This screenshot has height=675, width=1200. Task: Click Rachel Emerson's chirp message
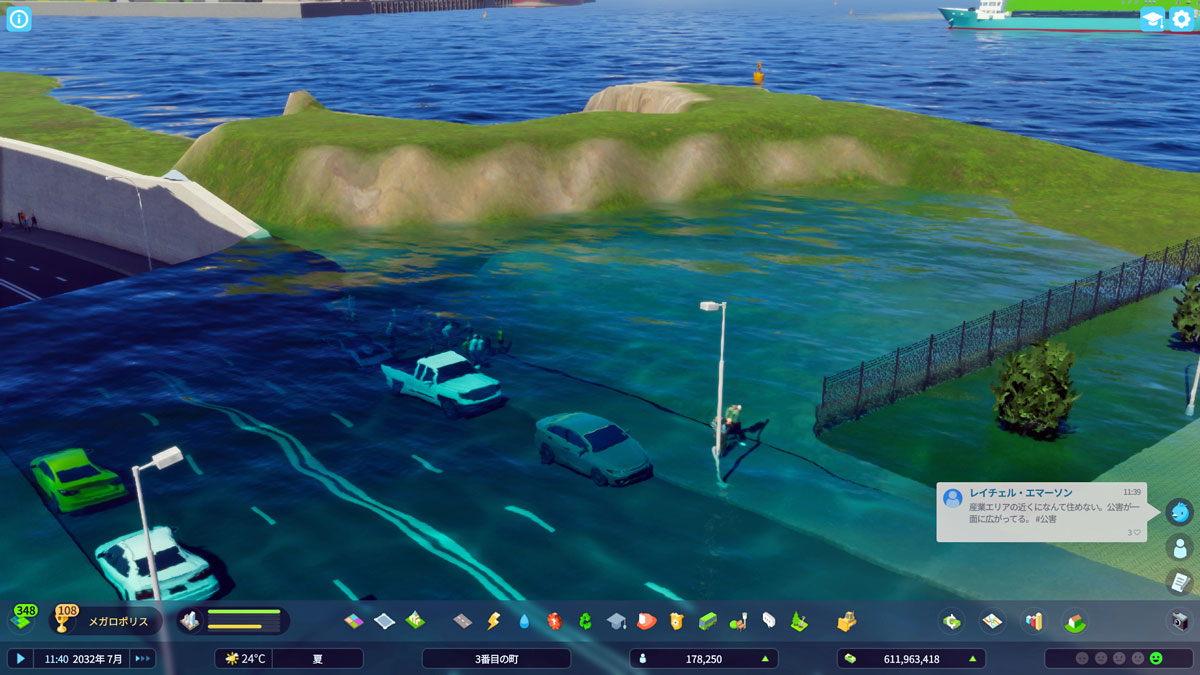(x=1041, y=512)
